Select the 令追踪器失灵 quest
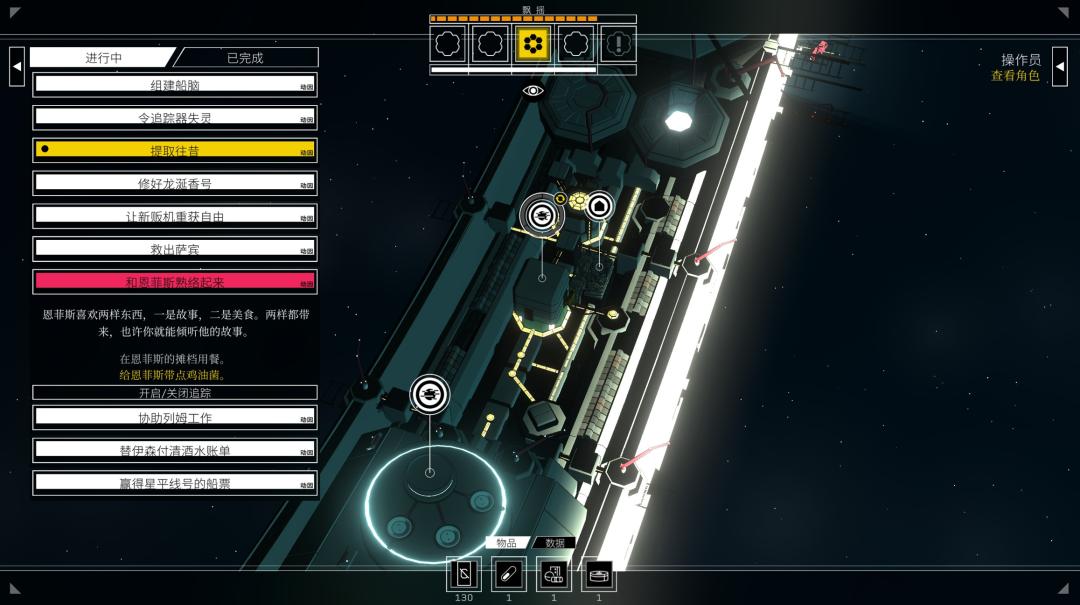 [x=174, y=118]
